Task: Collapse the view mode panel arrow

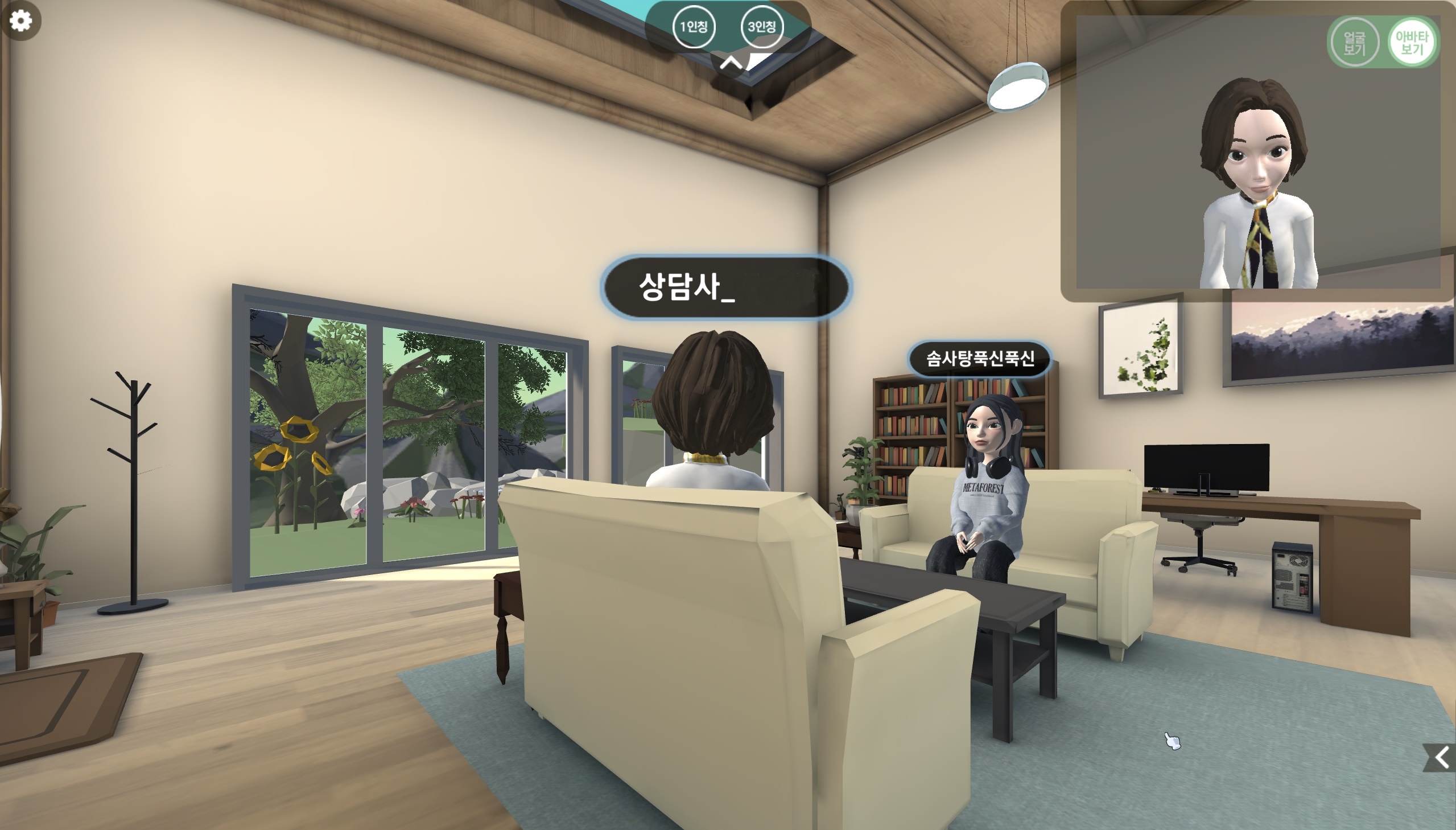Action: (x=731, y=62)
